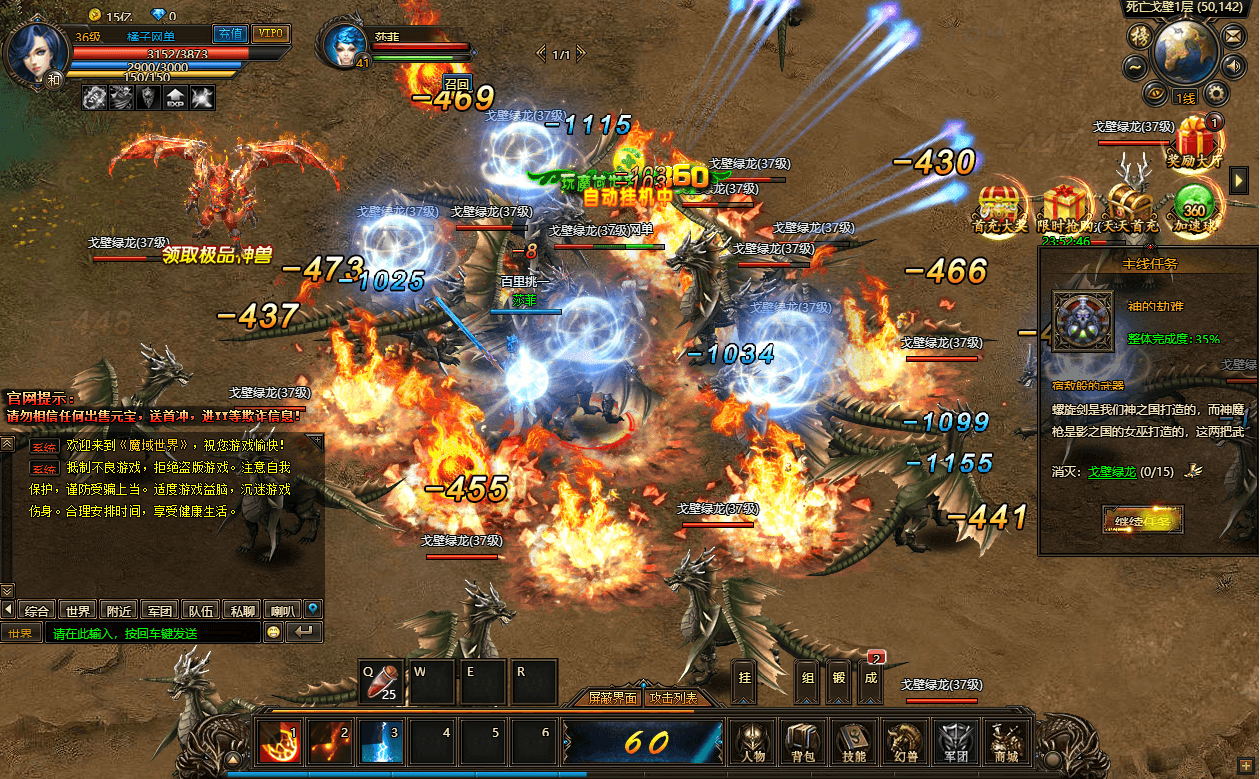Open the 人物 character panel
This screenshot has width=1260, height=779.
[752, 742]
